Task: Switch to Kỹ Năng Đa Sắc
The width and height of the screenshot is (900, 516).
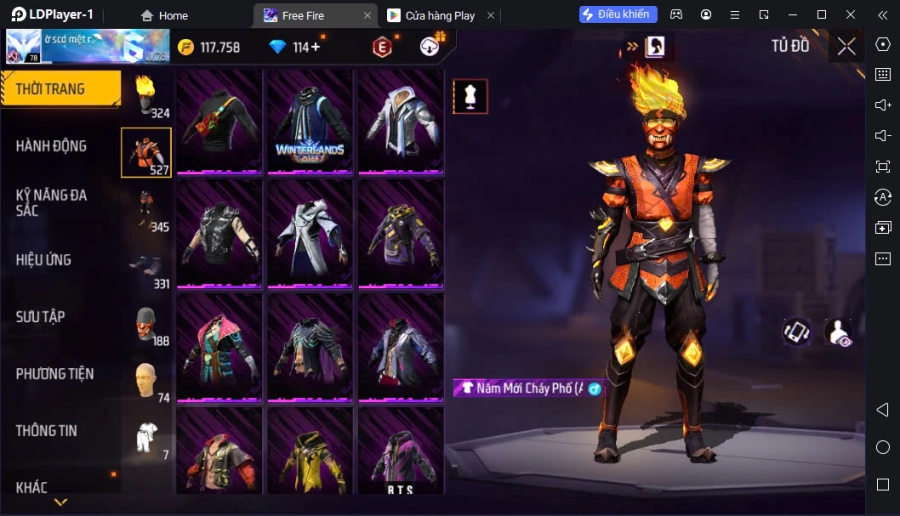Action: (51, 202)
